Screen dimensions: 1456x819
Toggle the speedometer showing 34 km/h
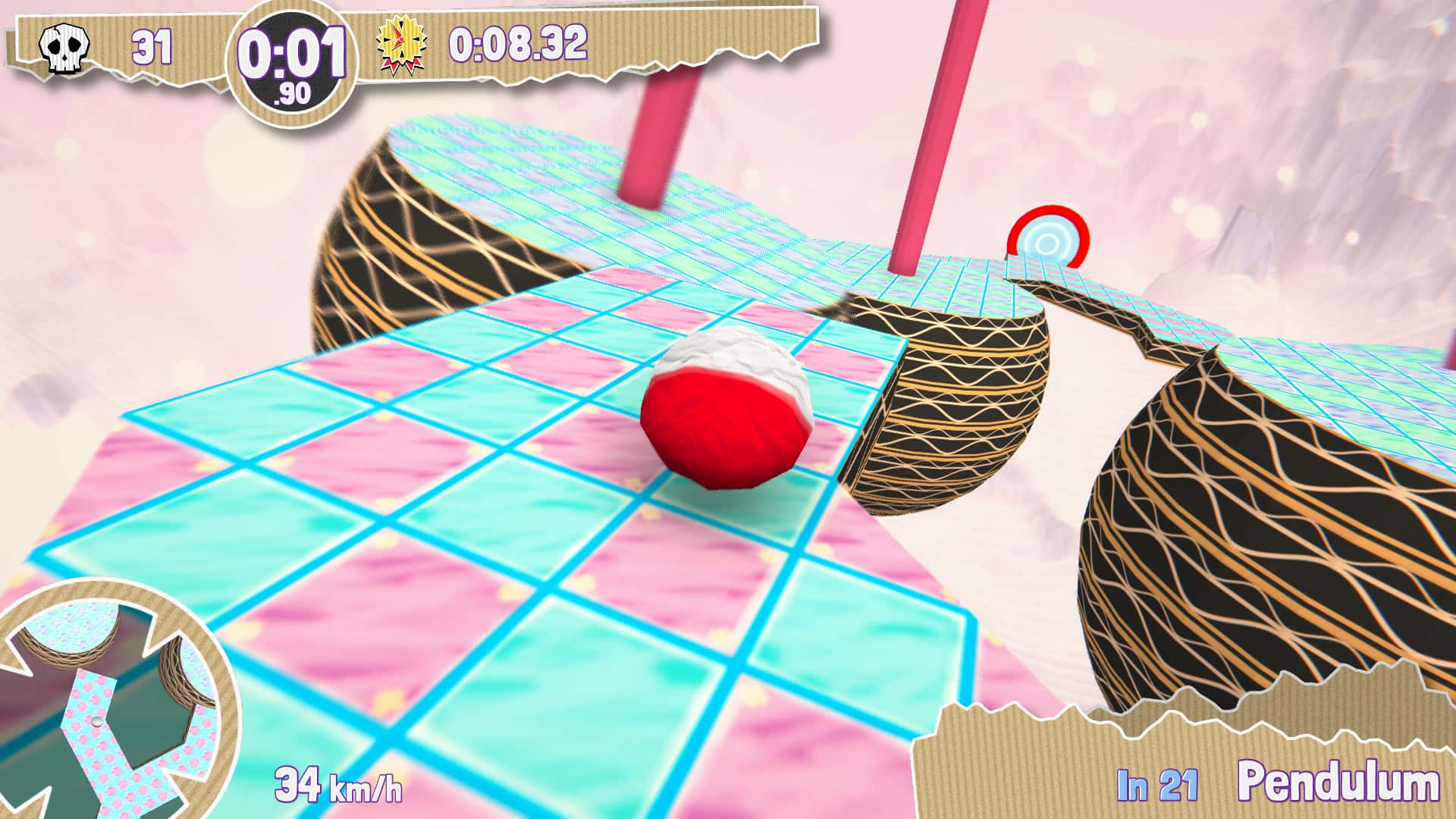[x=340, y=783]
